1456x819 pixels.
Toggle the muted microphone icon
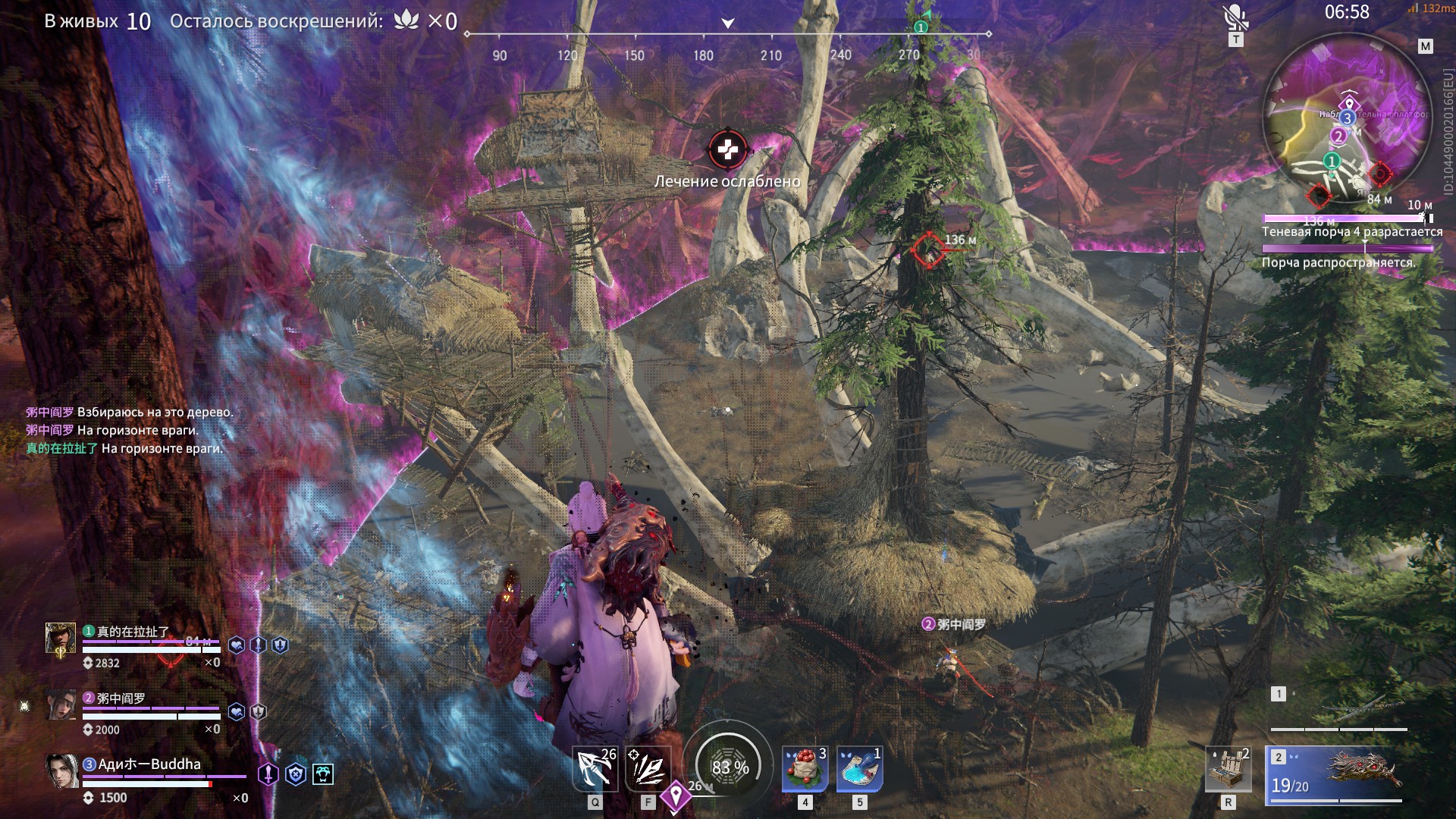pos(1235,18)
